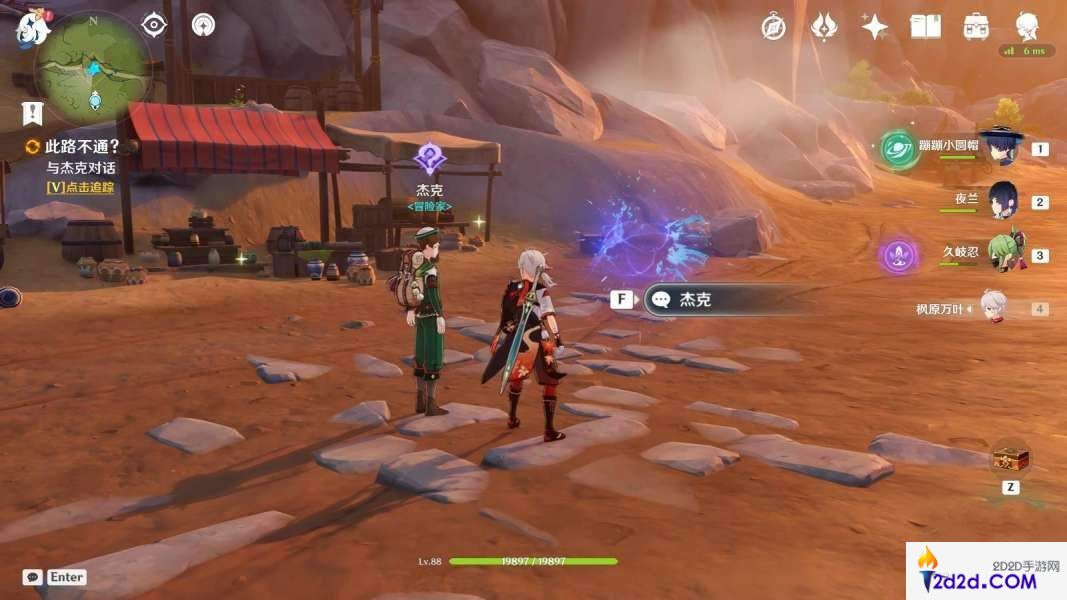
Task: Switch to party member 久岐忍
Action: [1004, 254]
